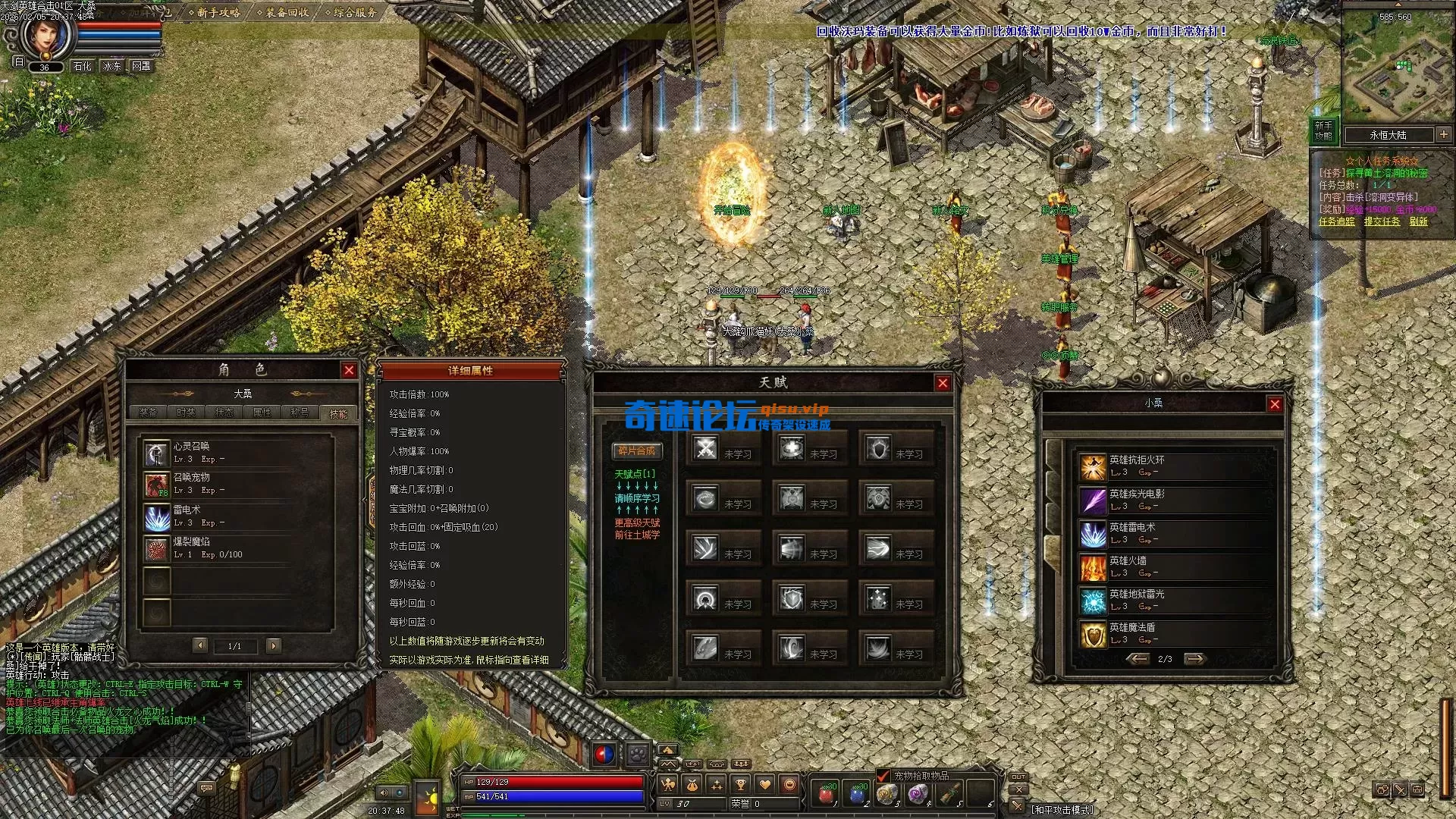1456x819 pixels.
Task: Expand the minimap with the plus button
Action: coord(1443,134)
